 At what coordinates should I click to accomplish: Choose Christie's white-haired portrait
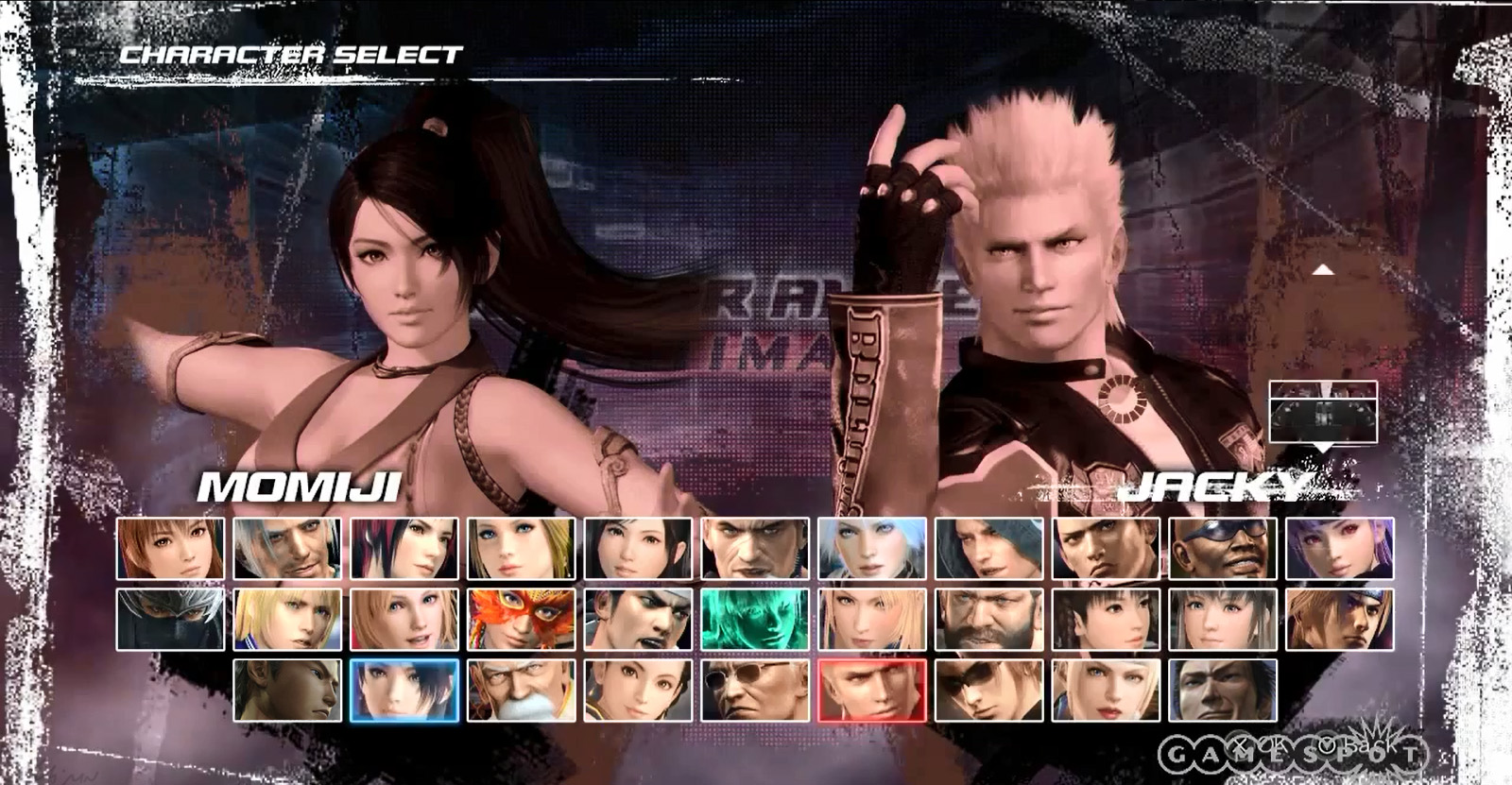point(872,548)
